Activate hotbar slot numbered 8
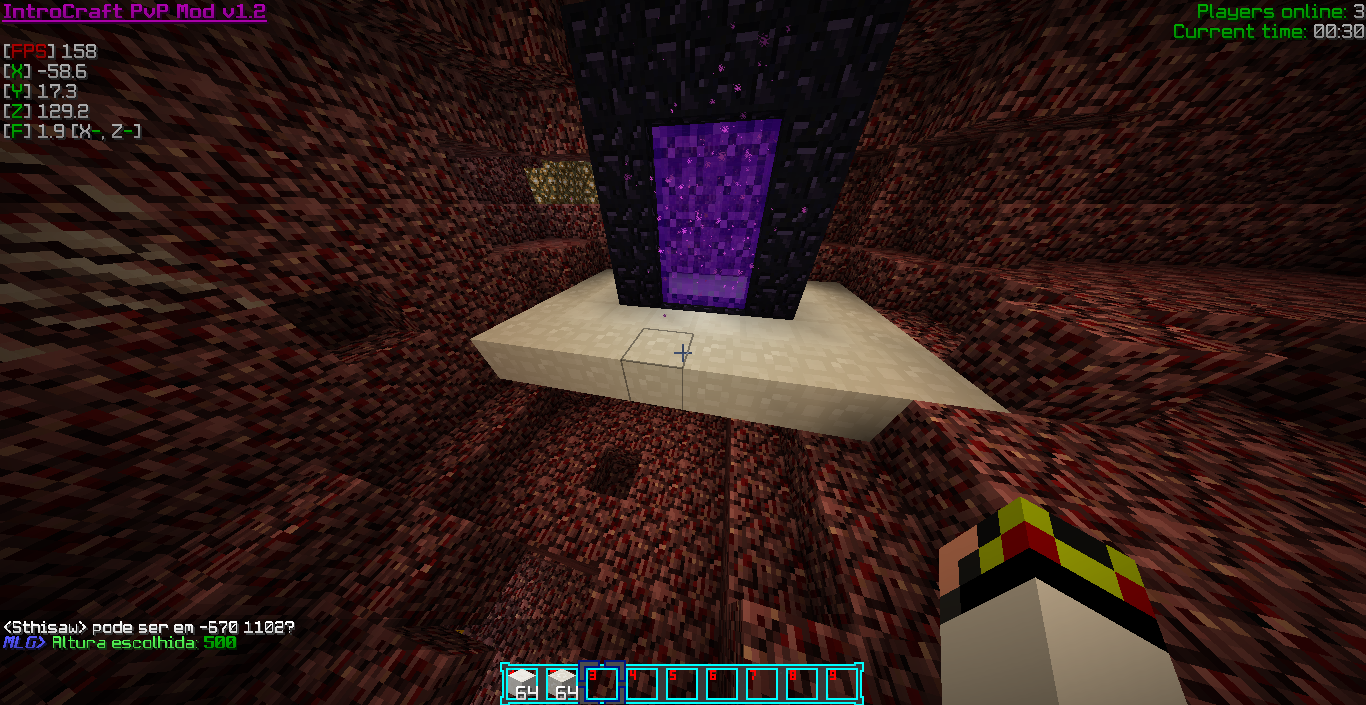1366x705 pixels. click(802, 684)
